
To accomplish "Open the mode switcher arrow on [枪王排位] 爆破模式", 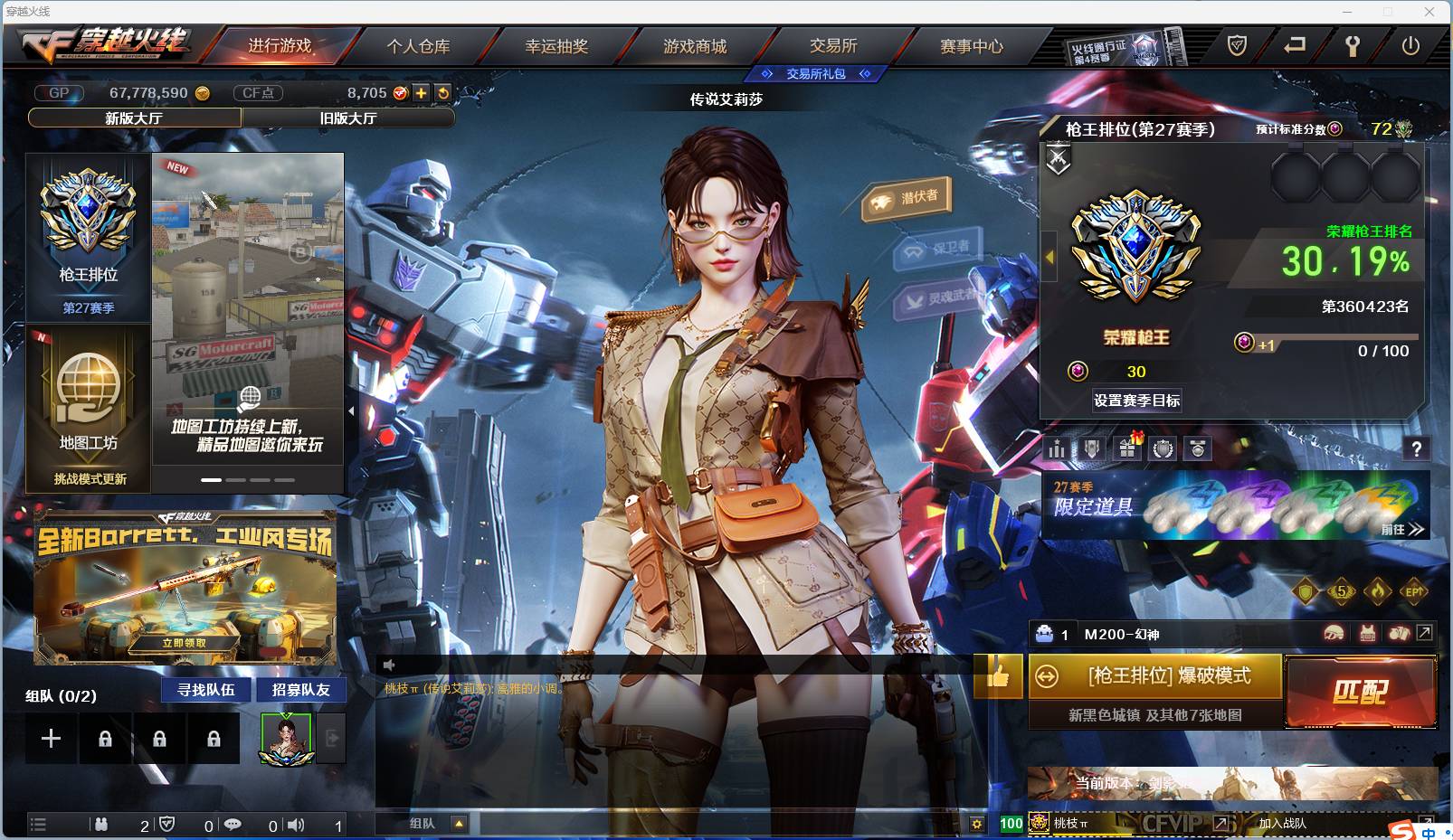I will click(x=1049, y=676).
